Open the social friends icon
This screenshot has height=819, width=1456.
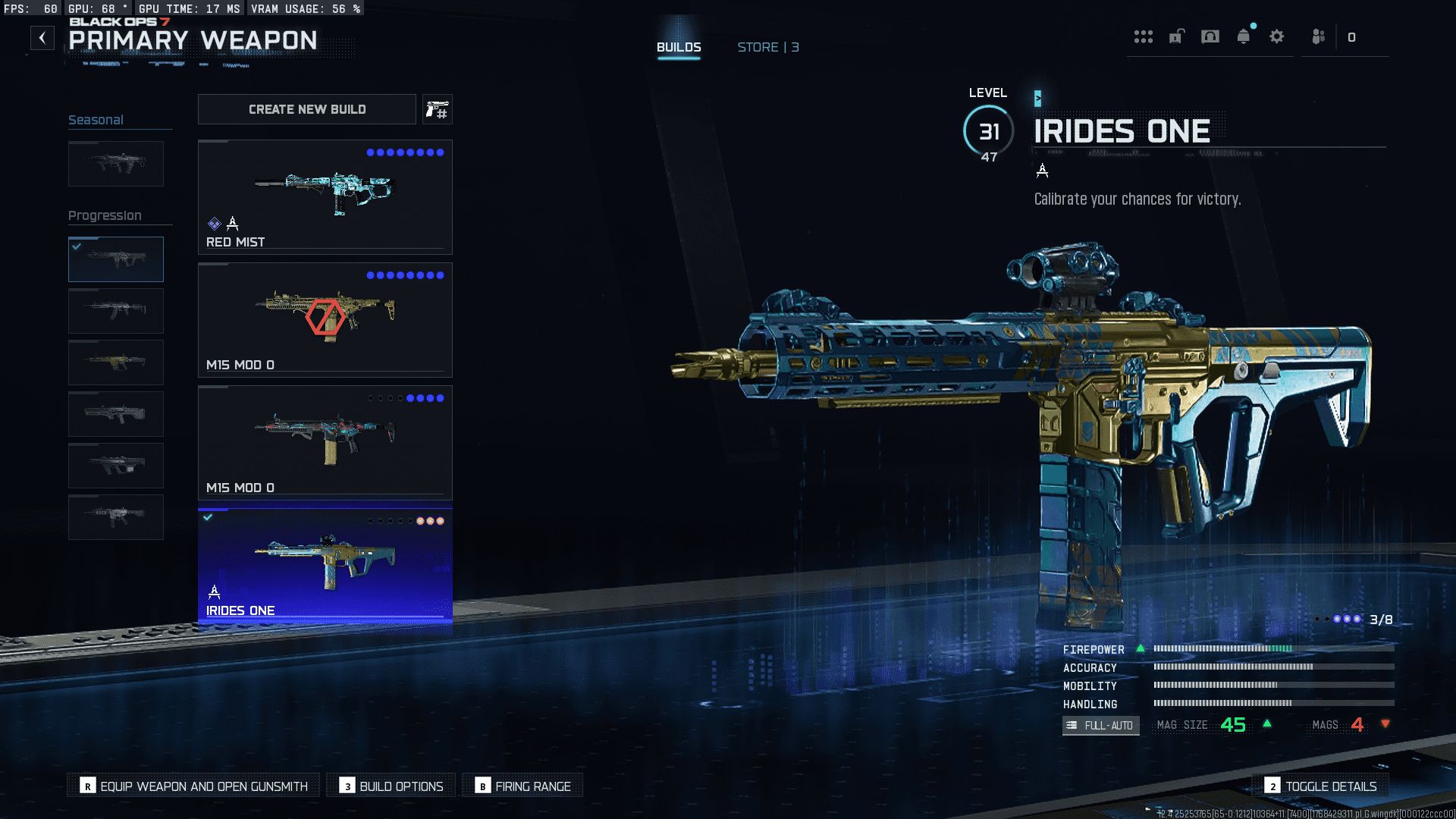point(1319,36)
